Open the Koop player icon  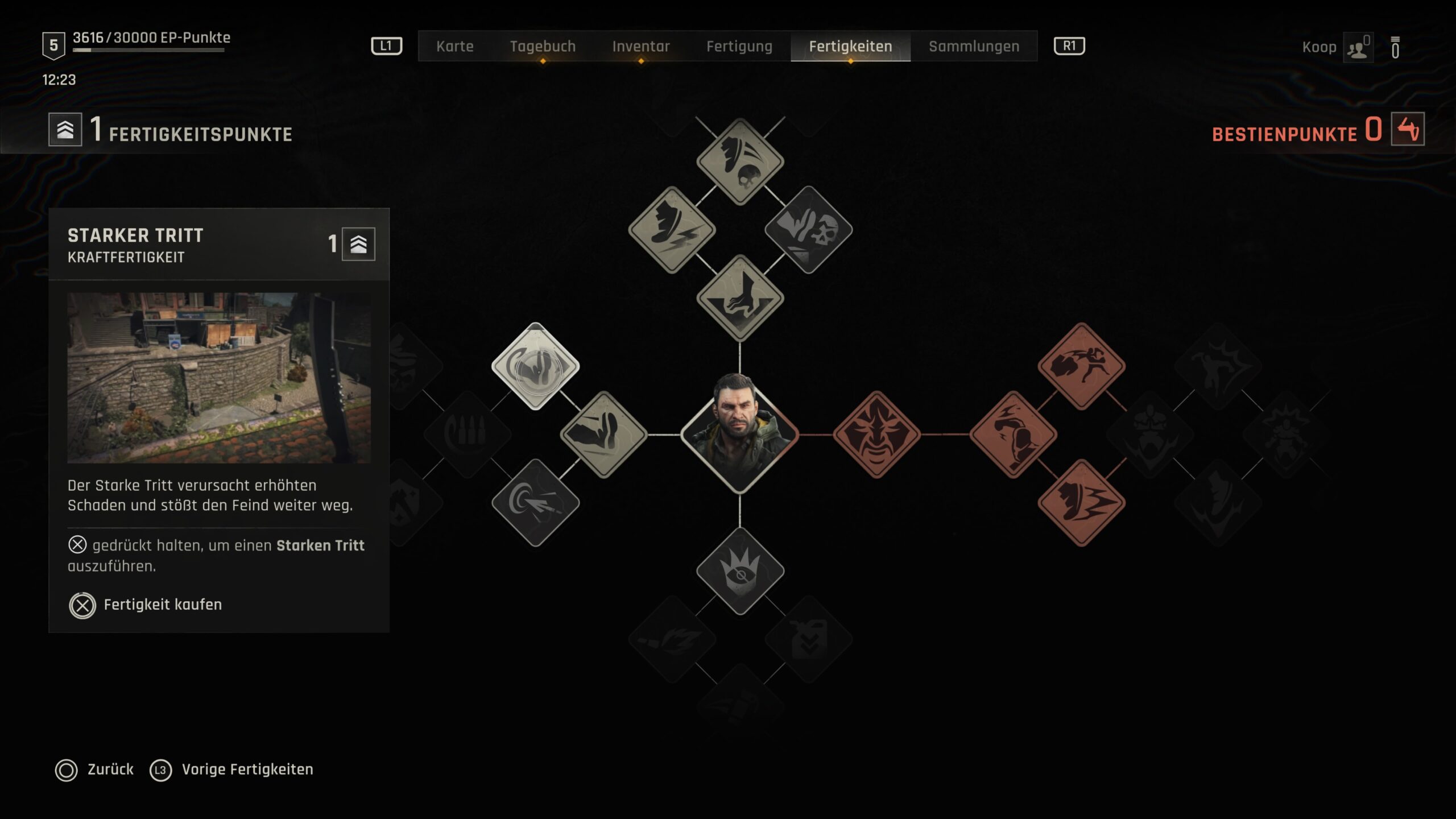(1358, 48)
